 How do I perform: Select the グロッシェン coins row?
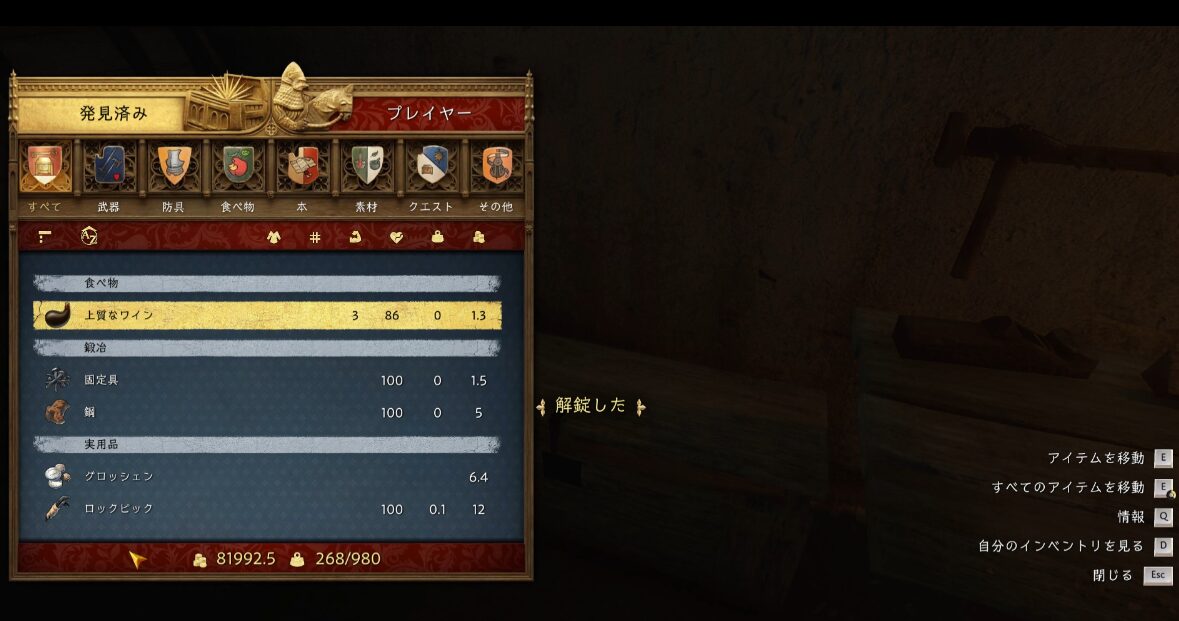click(x=267, y=476)
